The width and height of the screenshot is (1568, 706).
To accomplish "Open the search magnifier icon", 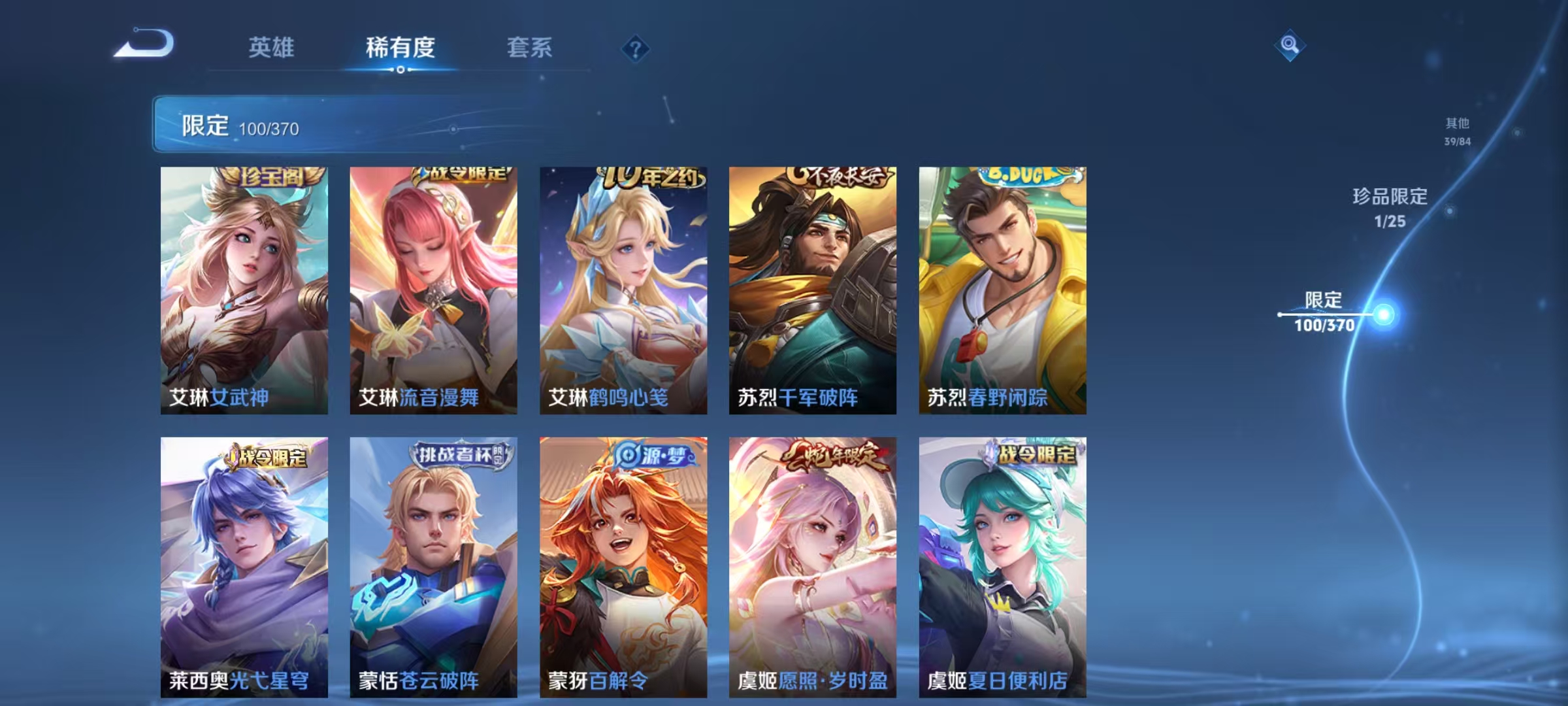I will click(1289, 44).
